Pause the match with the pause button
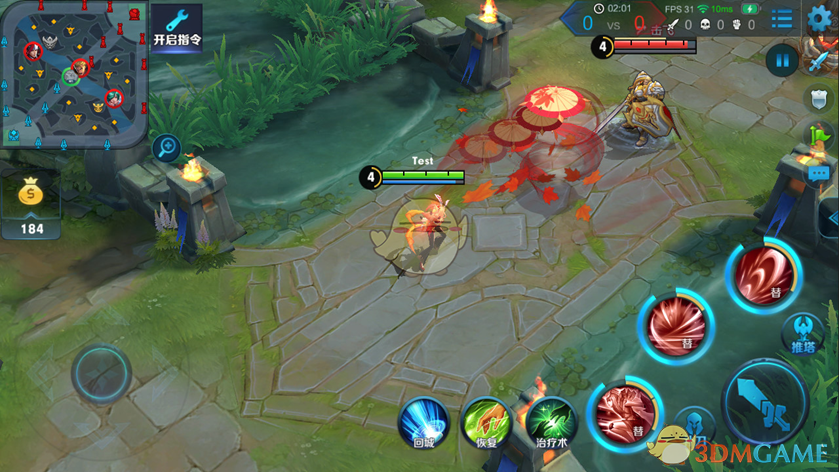 (782, 60)
